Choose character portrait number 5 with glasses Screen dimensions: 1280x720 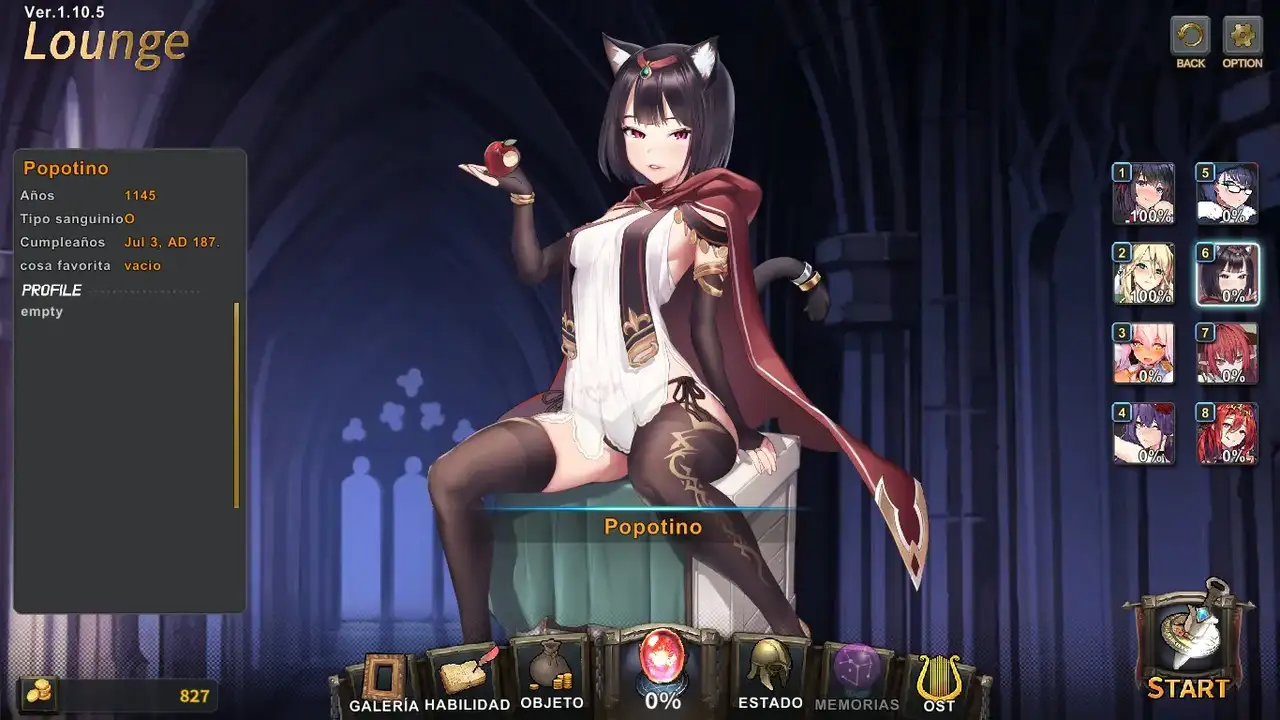click(x=1227, y=194)
